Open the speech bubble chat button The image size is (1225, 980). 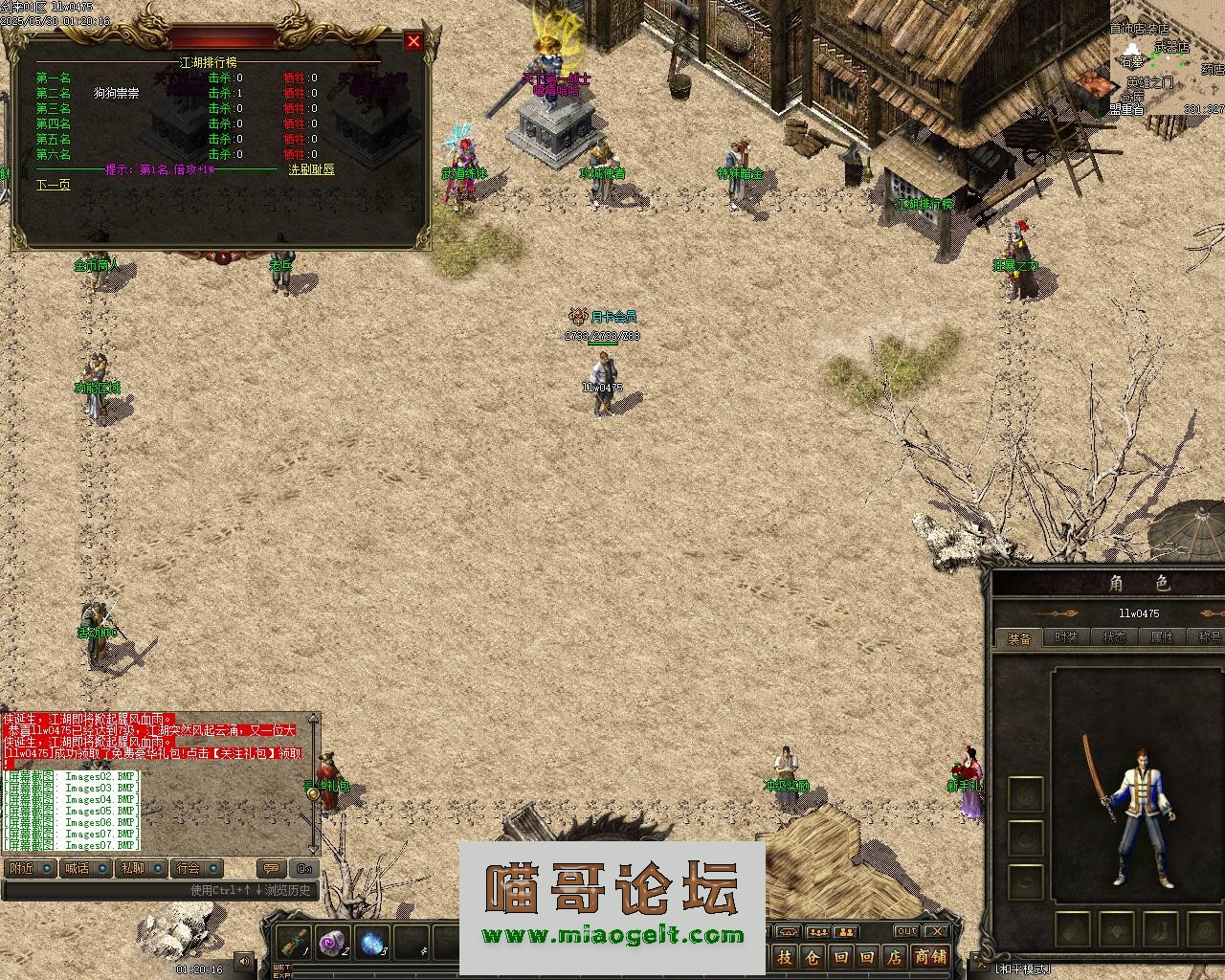[x=272, y=868]
